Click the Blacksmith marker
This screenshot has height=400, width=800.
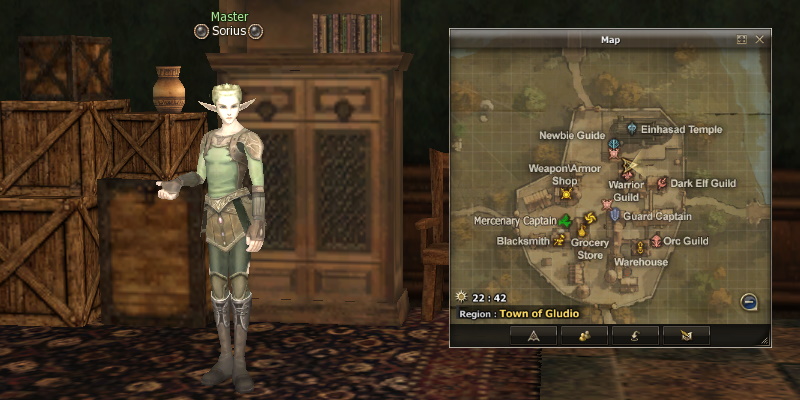(560, 241)
